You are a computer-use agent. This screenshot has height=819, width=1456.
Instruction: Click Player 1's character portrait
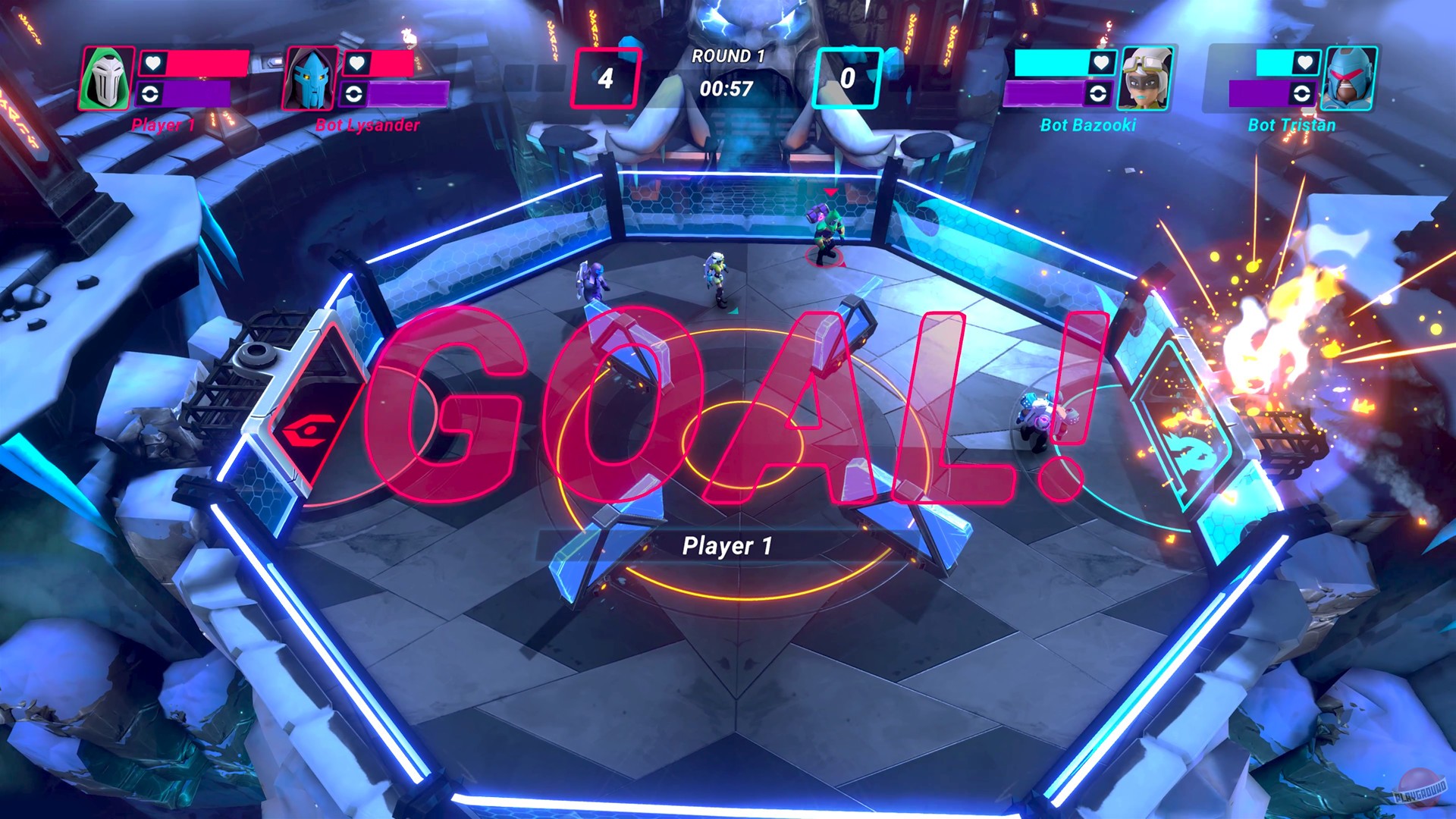105,78
